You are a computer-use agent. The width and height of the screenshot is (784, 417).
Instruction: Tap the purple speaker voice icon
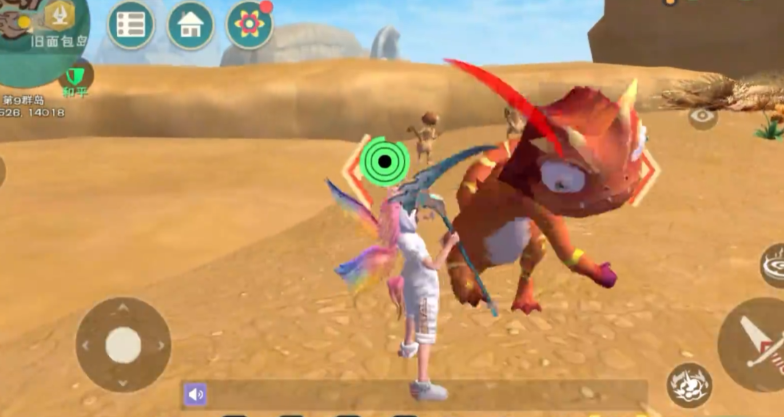(x=195, y=394)
